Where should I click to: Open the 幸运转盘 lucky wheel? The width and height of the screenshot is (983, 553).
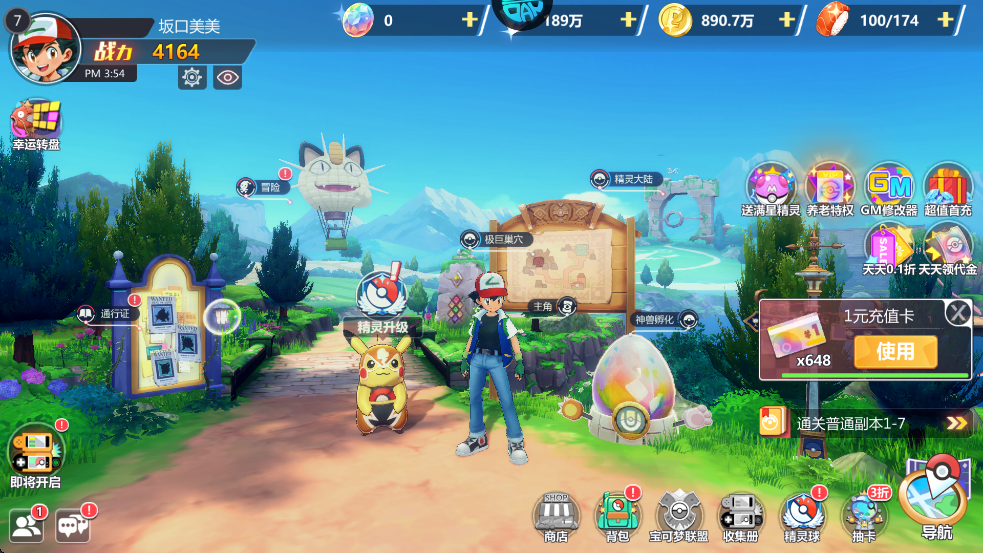point(36,124)
